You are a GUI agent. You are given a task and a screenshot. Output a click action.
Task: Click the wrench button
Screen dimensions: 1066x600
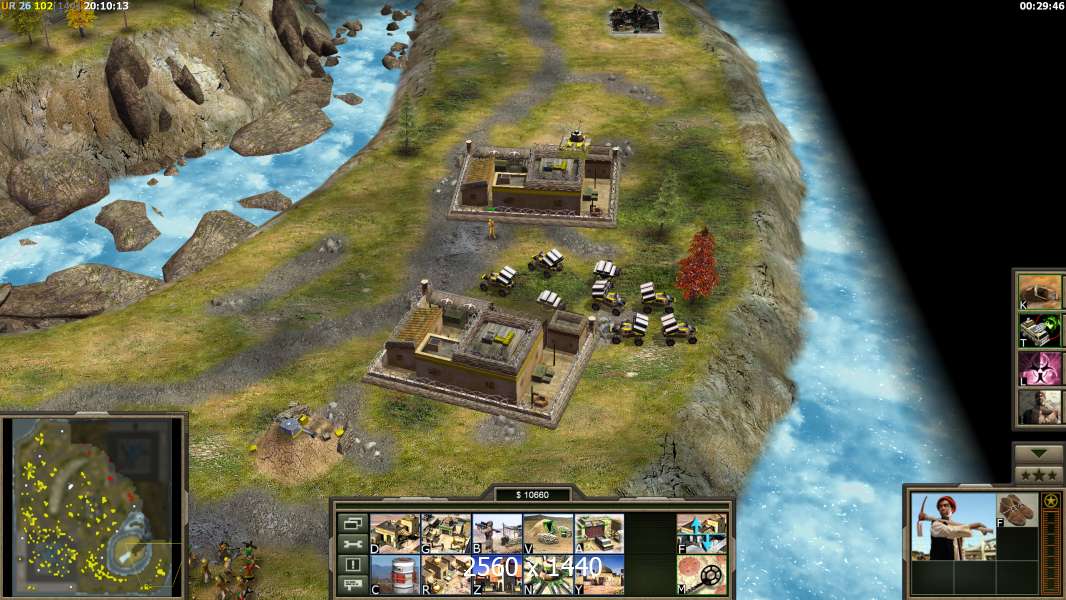(x=351, y=543)
